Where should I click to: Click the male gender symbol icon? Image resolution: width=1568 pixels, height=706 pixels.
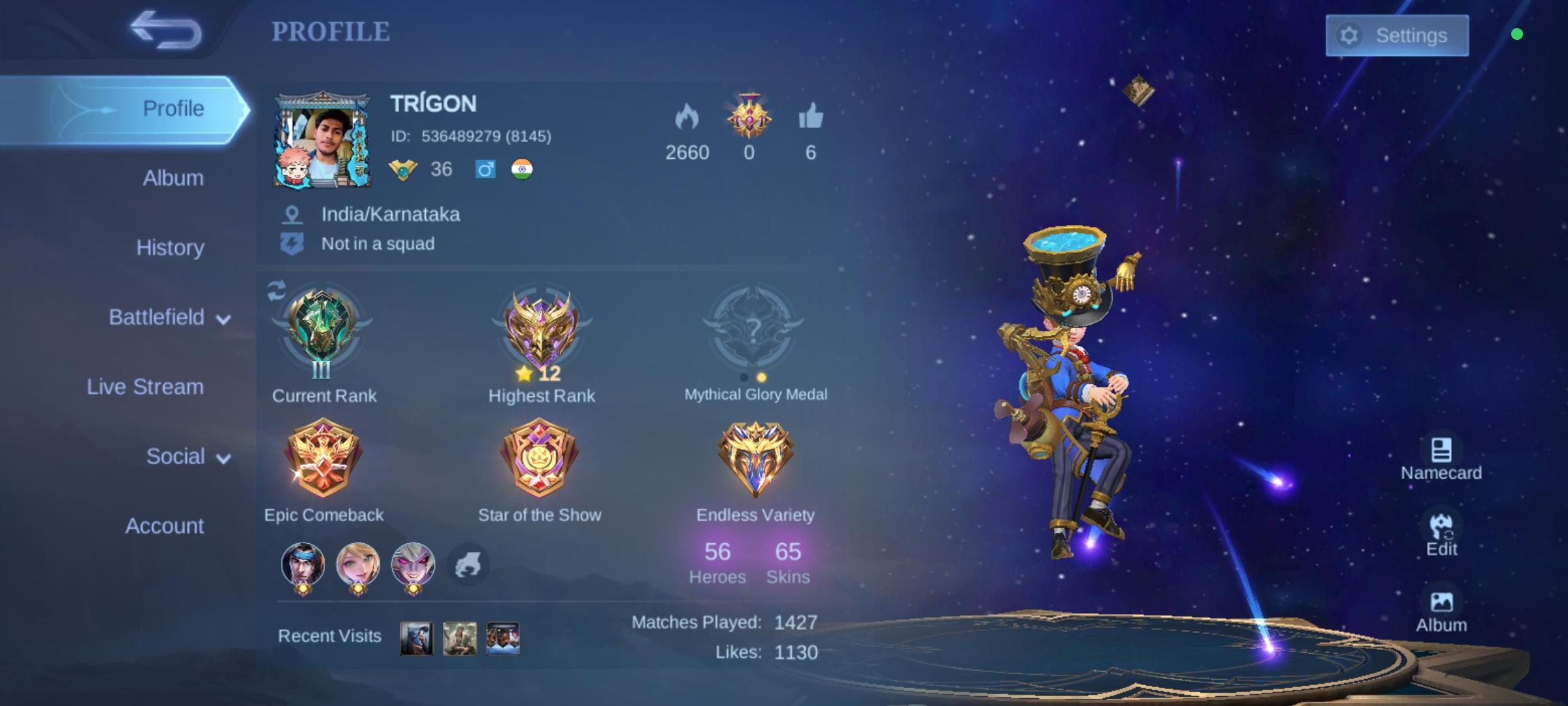point(485,169)
